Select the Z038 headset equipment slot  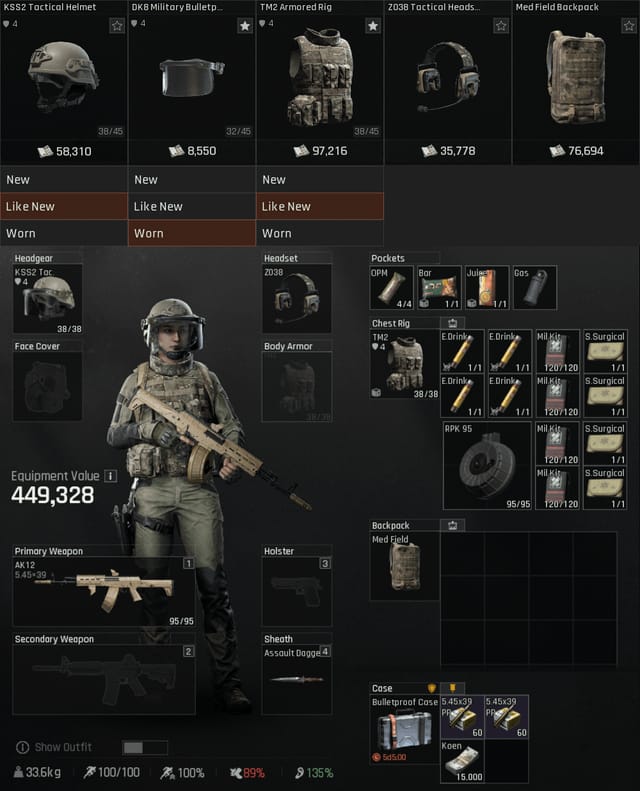296,298
